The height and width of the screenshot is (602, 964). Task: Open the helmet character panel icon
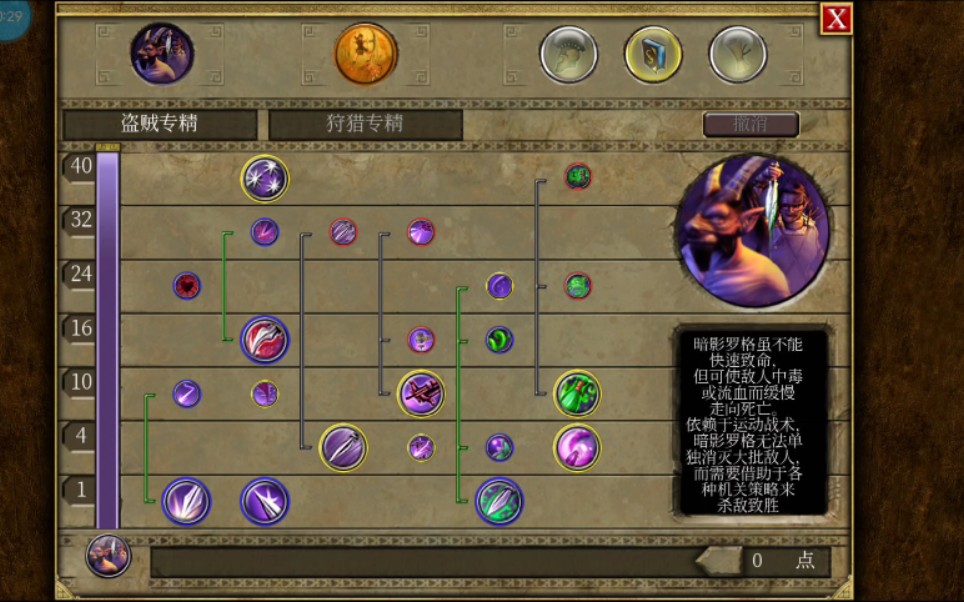569,54
